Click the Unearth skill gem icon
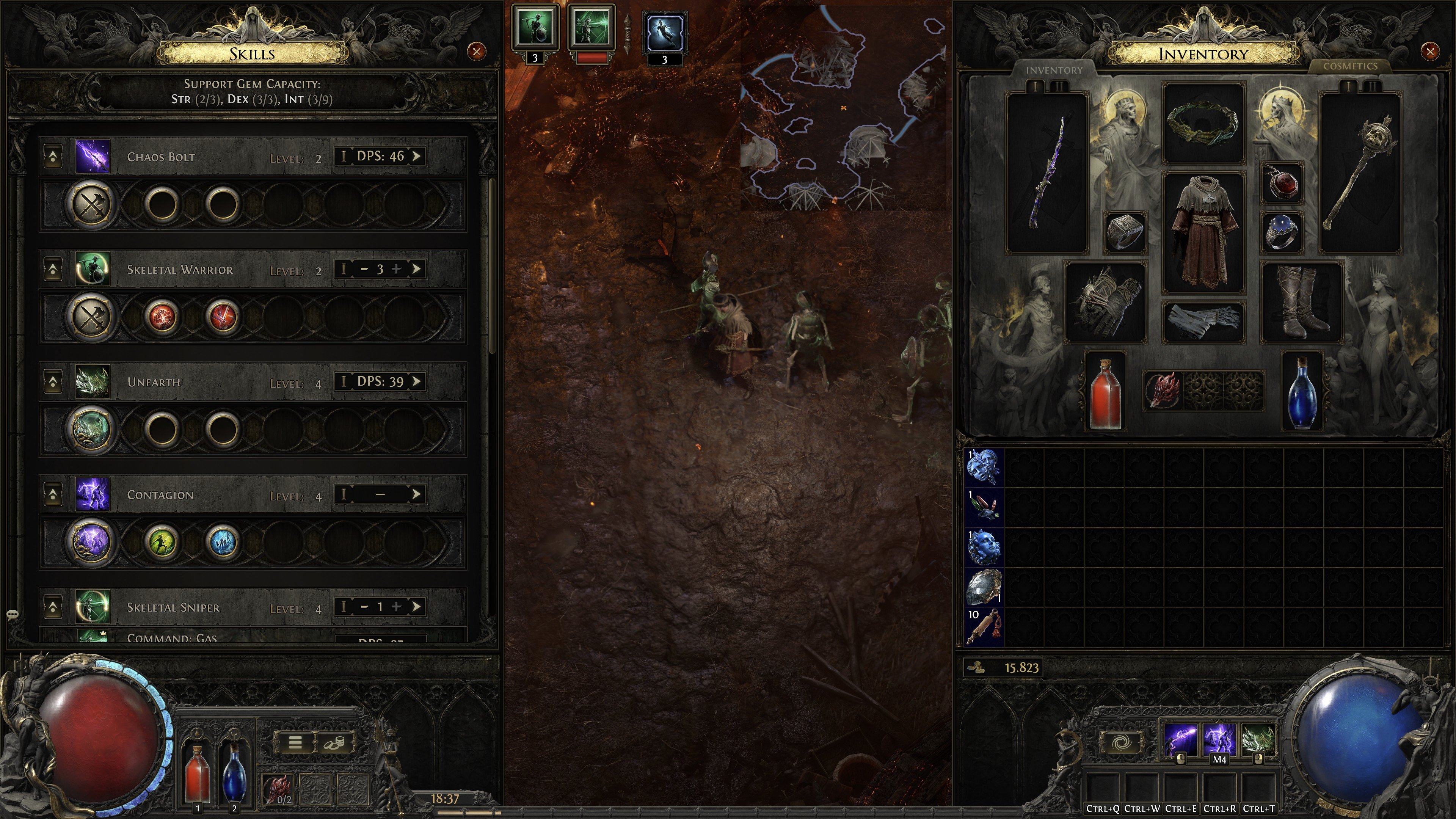 click(92, 382)
